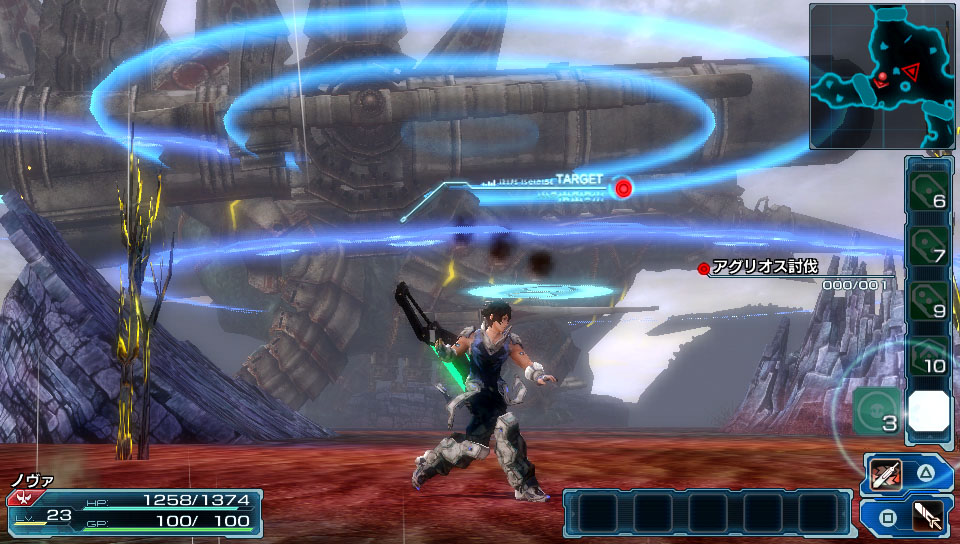960x544 pixels.
Task: Choose the item slot with count 9
Action: point(929,299)
